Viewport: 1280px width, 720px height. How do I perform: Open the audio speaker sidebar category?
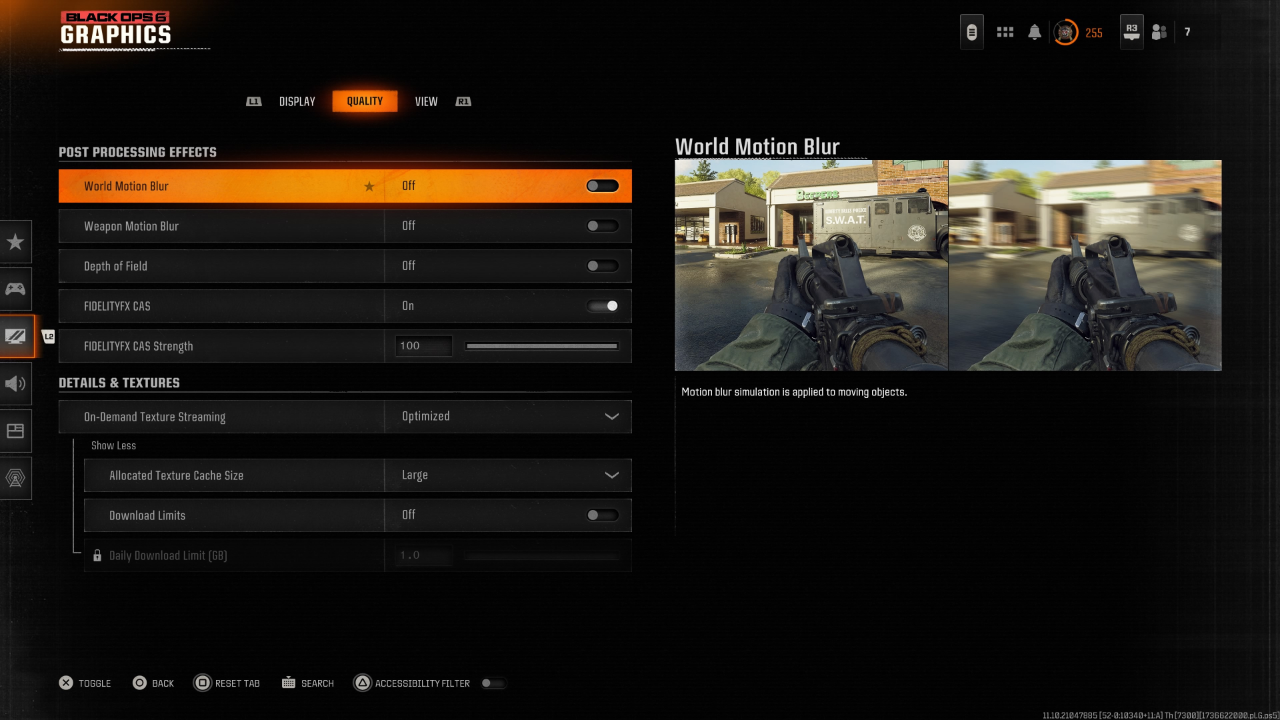15,384
